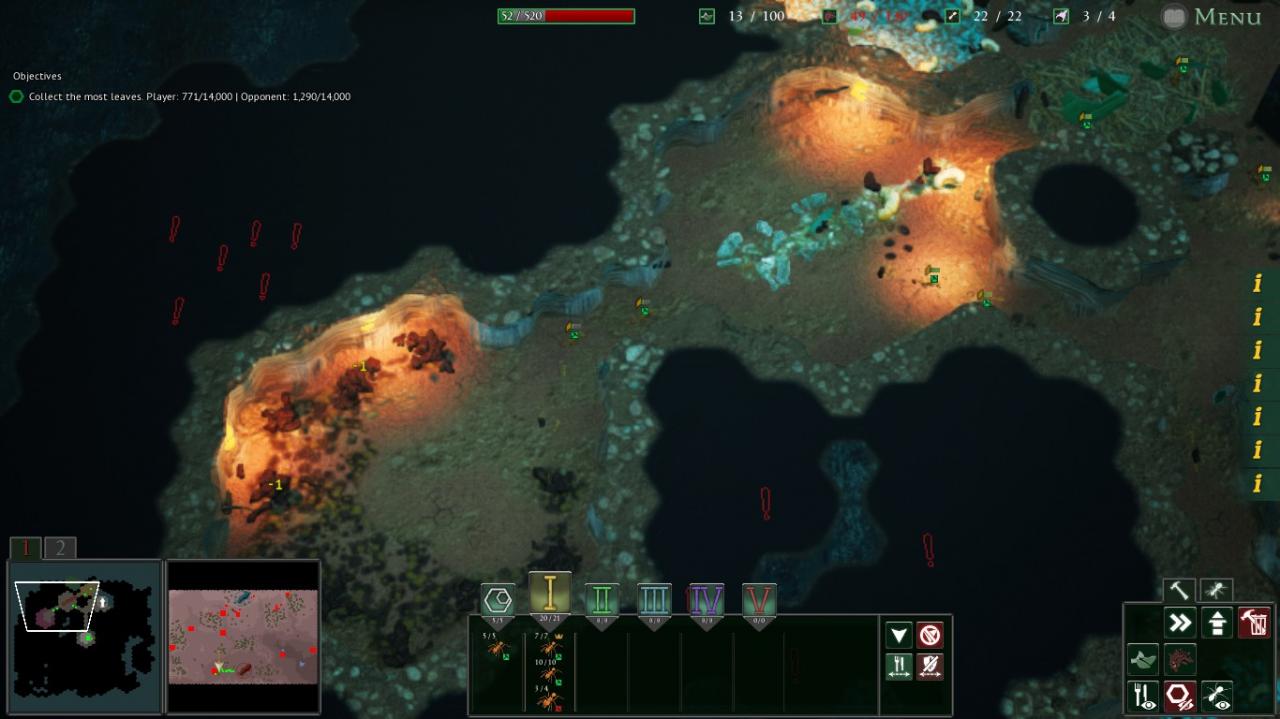Select the nest hexagon group banner
The height and width of the screenshot is (719, 1280).
coord(498,600)
